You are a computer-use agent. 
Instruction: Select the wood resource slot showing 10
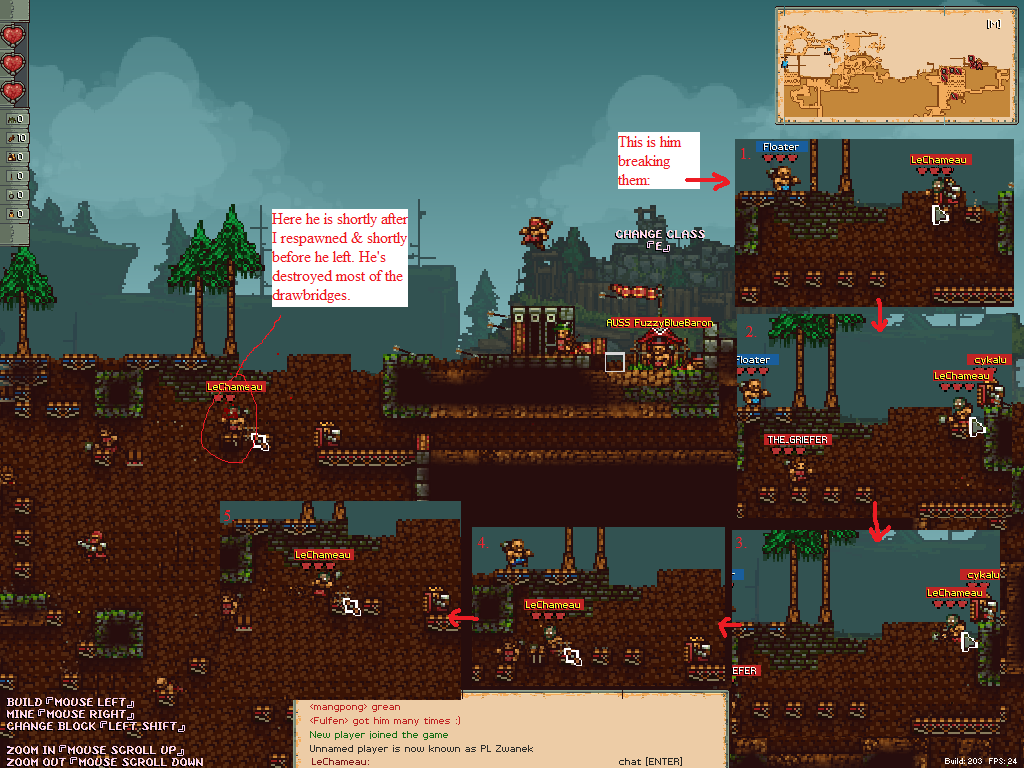(x=15, y=138)
